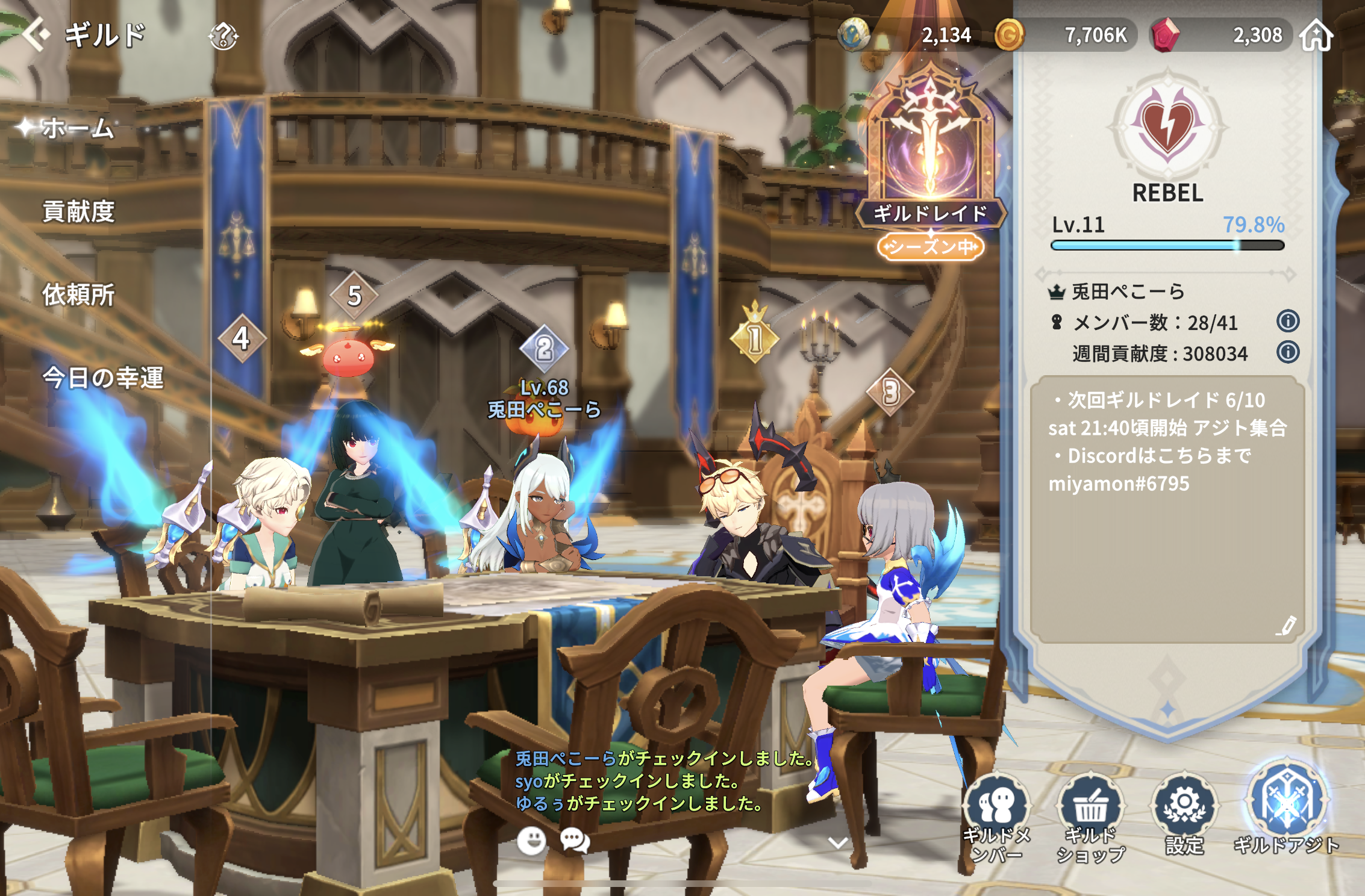Tap the red gem currency counter

tap(1223, 35)
